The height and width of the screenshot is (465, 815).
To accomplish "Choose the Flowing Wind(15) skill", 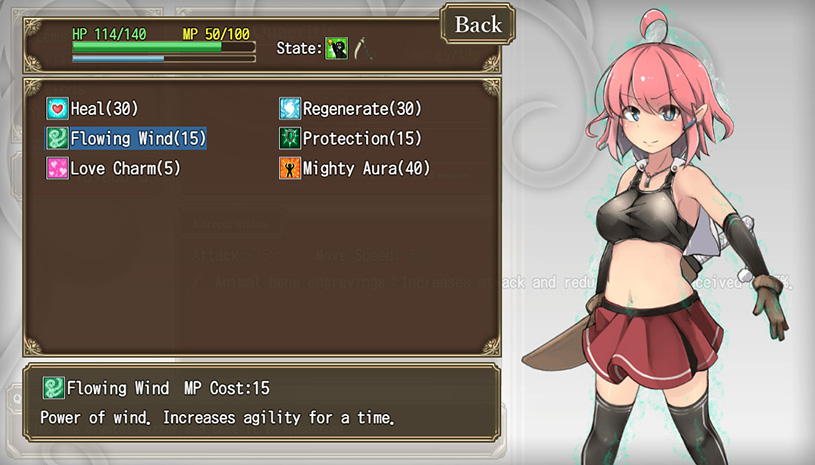I will [x=126, y=139].
